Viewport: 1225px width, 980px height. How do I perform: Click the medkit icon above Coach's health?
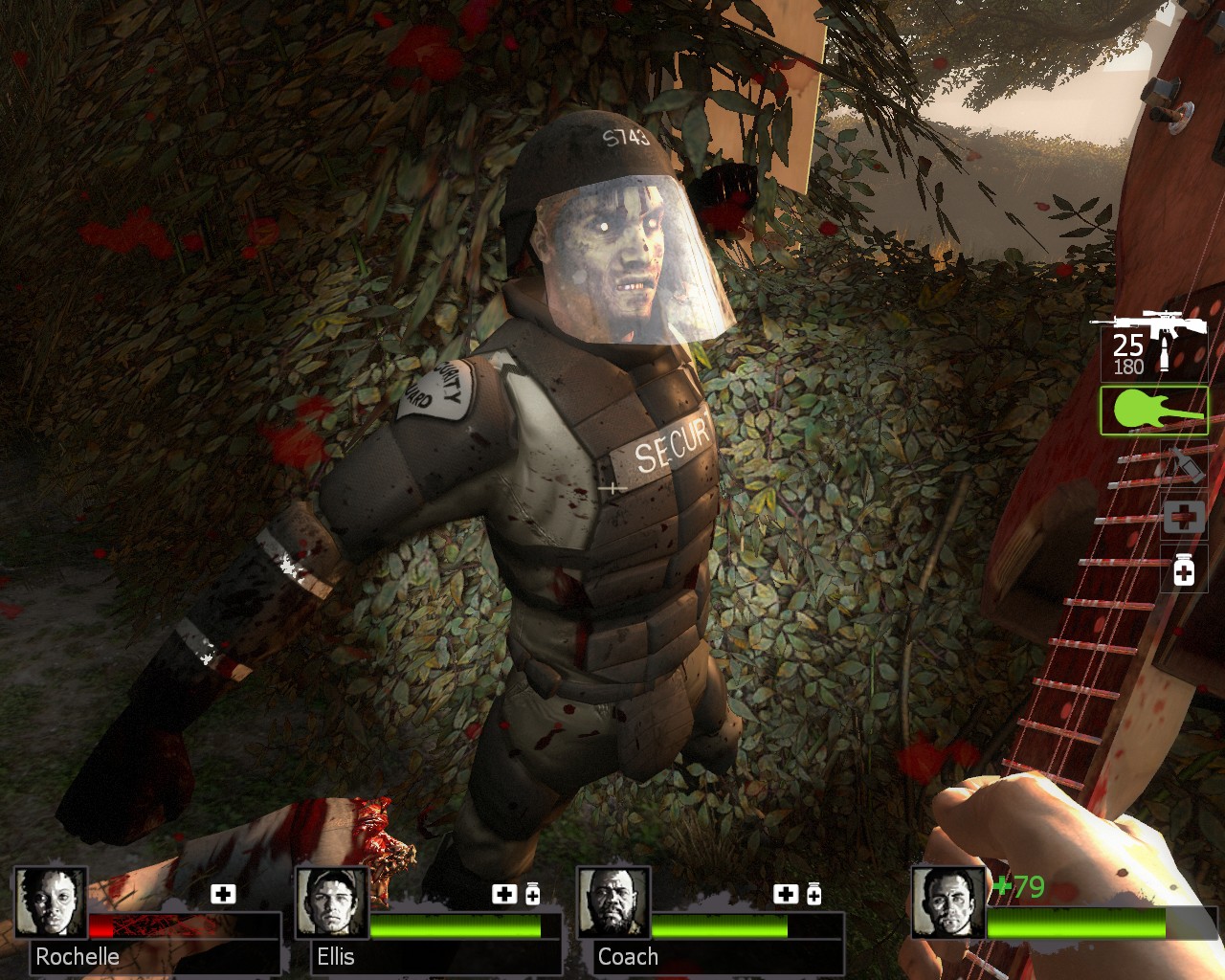point(785,894)
